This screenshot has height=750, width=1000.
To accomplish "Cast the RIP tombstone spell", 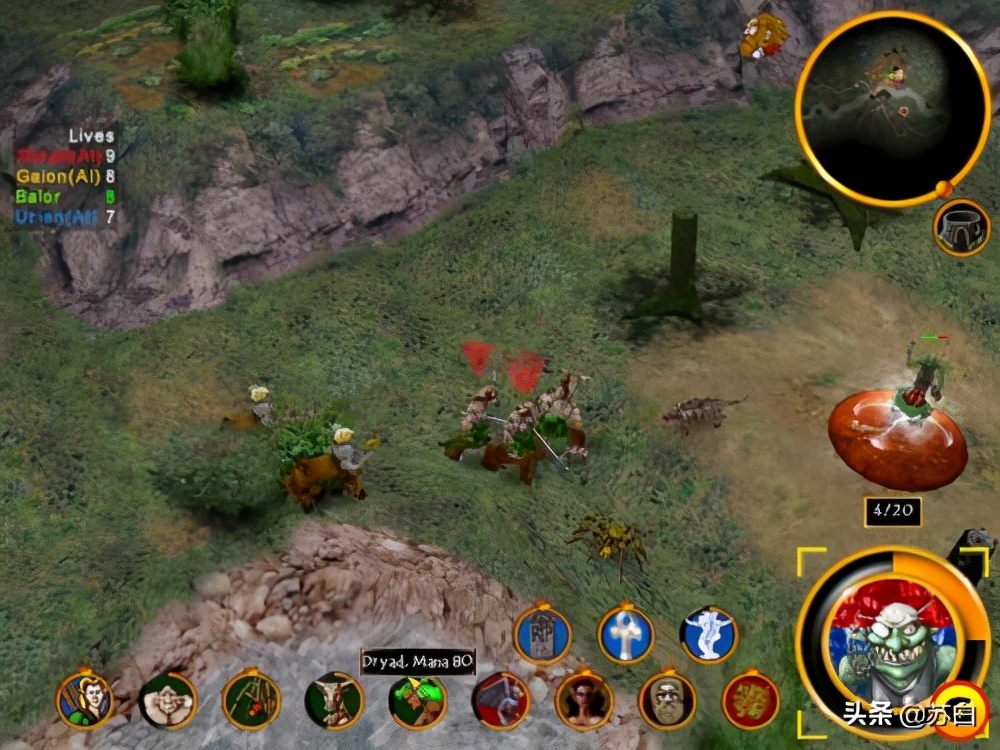I will point(543,636).
